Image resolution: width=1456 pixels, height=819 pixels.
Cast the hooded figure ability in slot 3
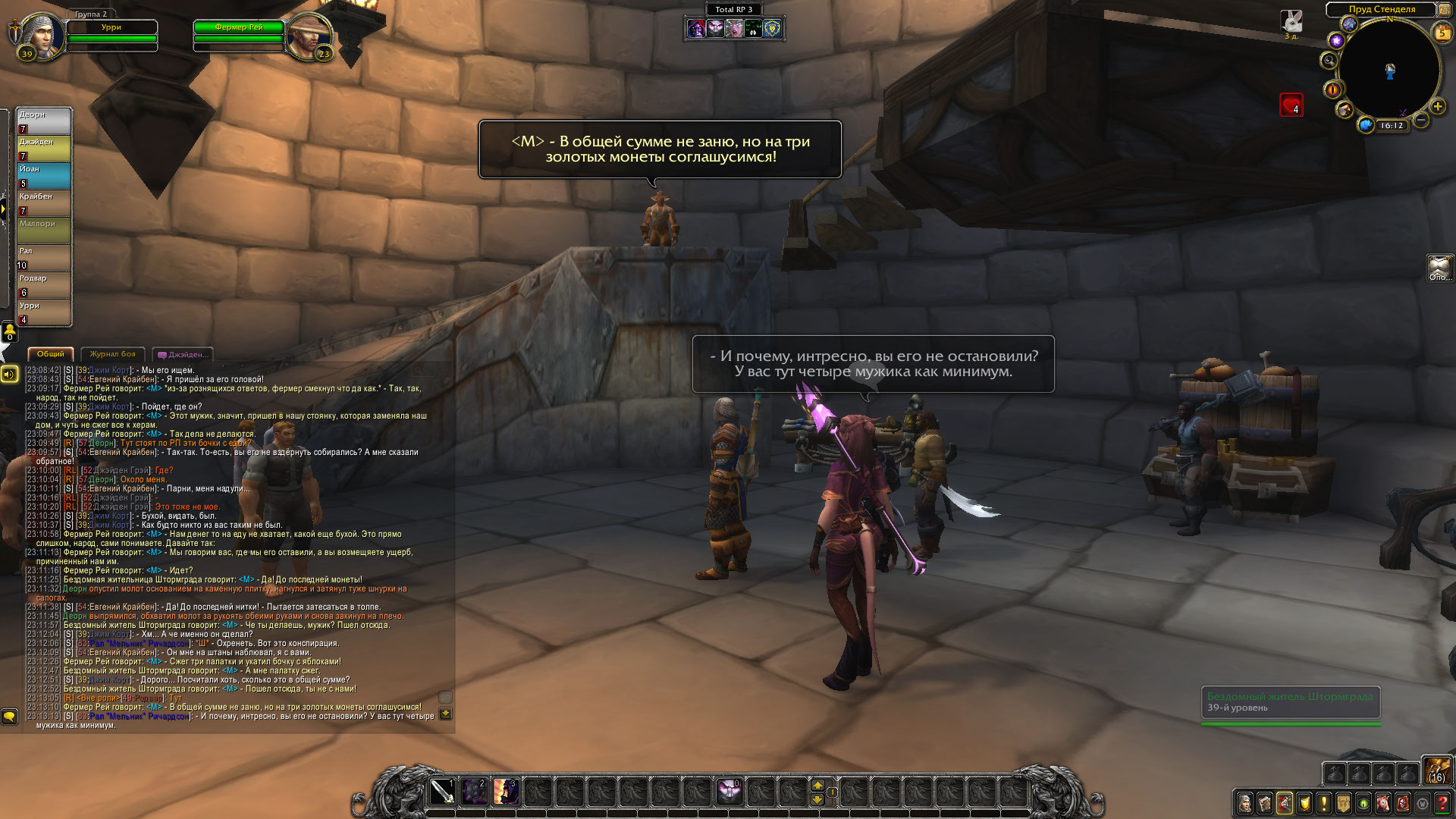(x=506, y=792)
